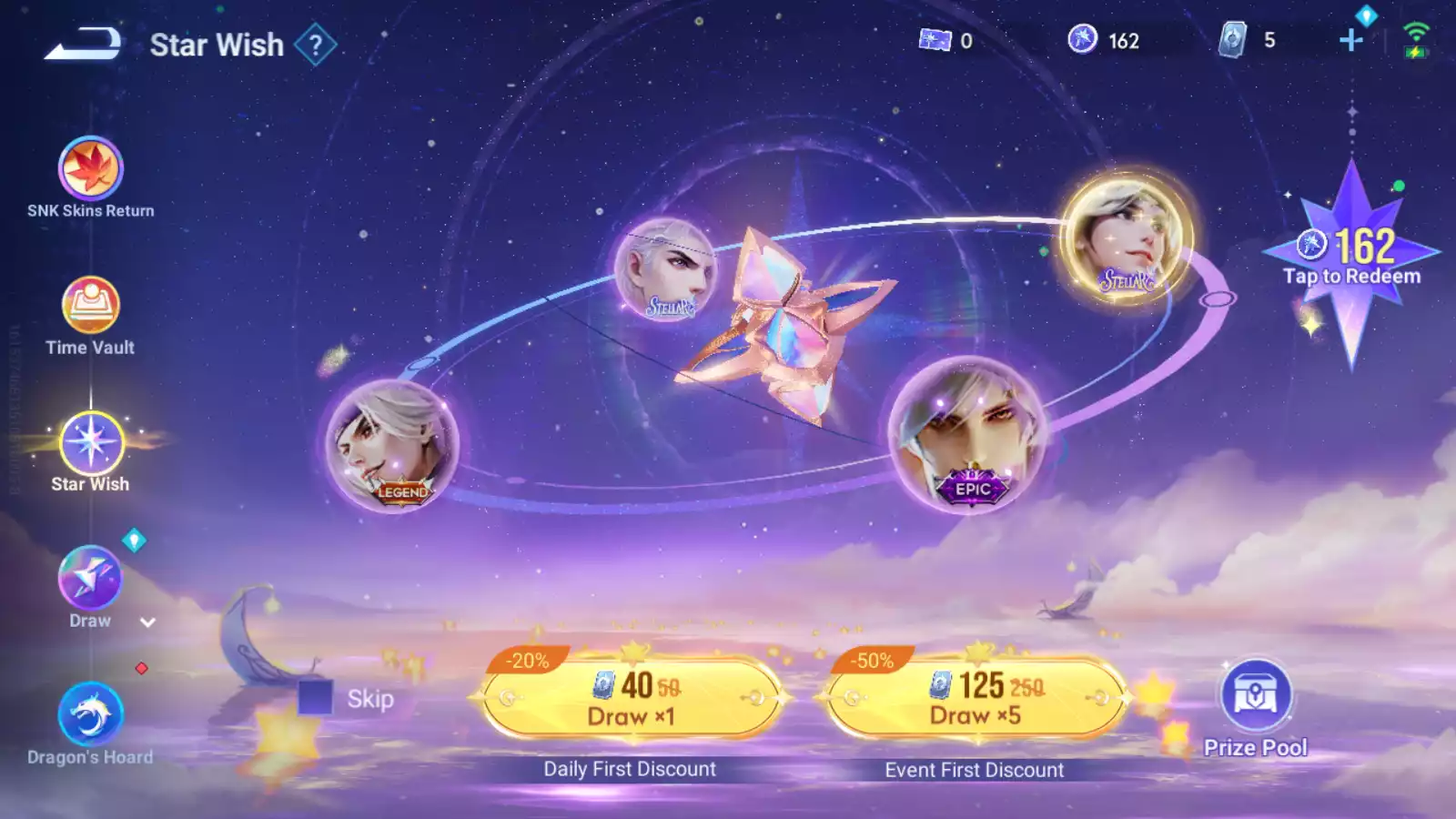Draw five times for 125 tickets
The height and width of the screenshot is (819, 1456).
975,699
